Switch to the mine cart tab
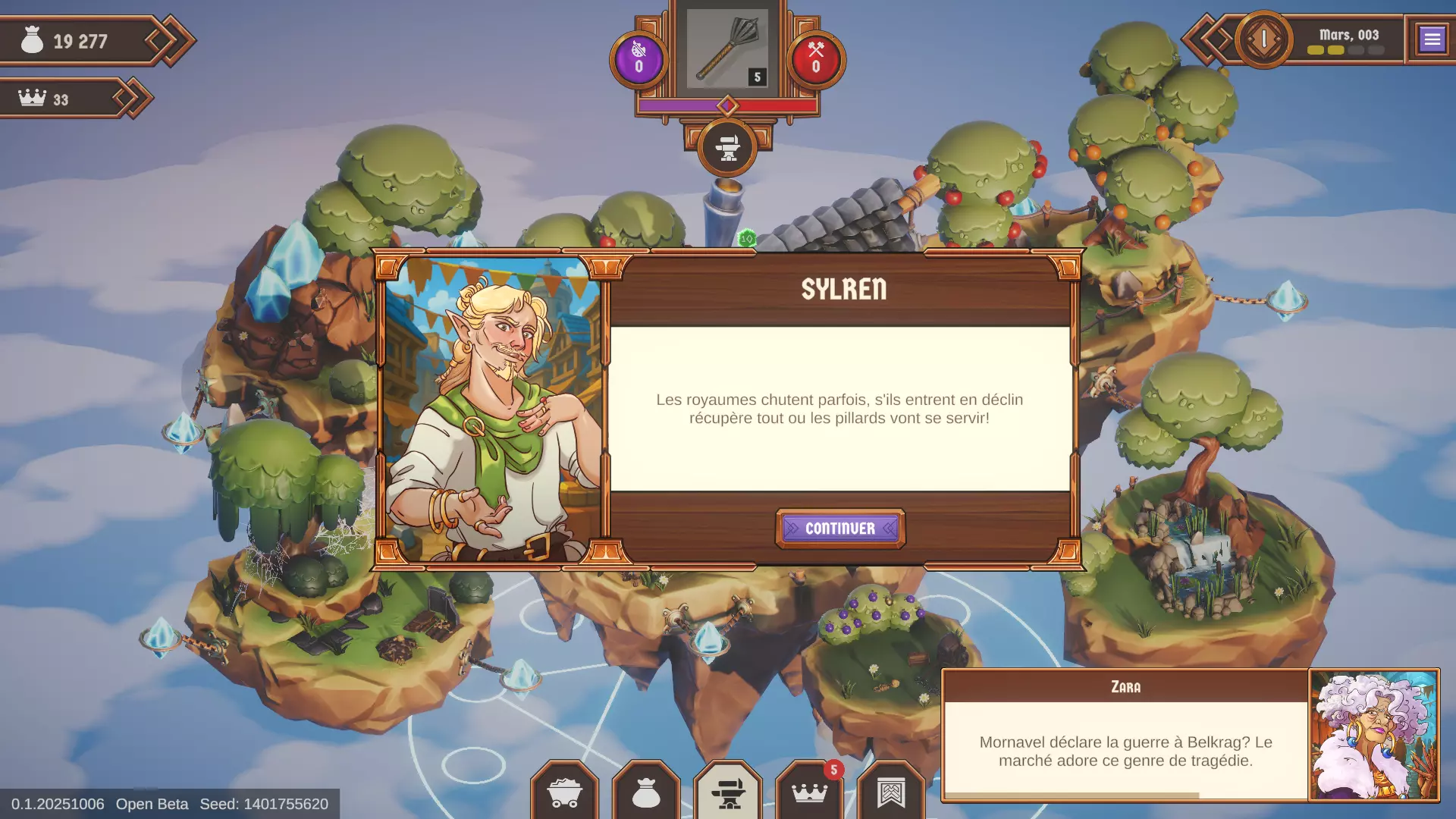The height and width of the screenshot is (819, 1456). pos(564,793)
